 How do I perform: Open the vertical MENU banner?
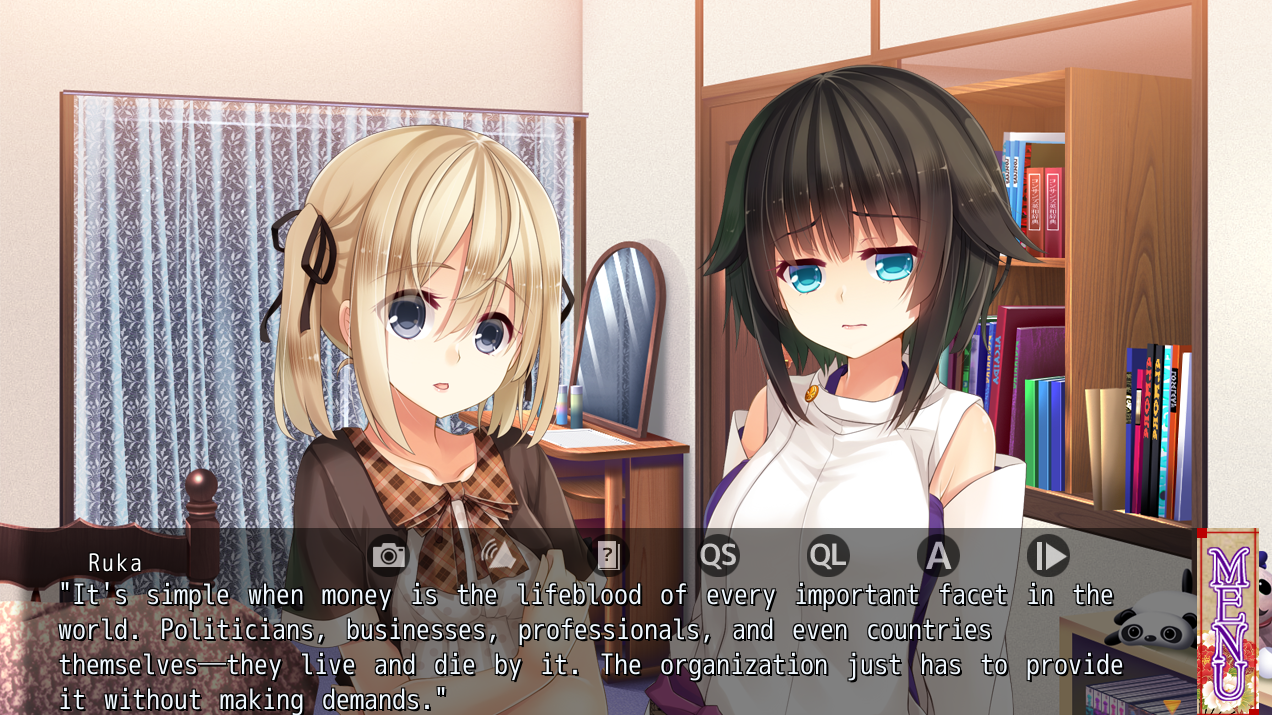(1227, 622)
